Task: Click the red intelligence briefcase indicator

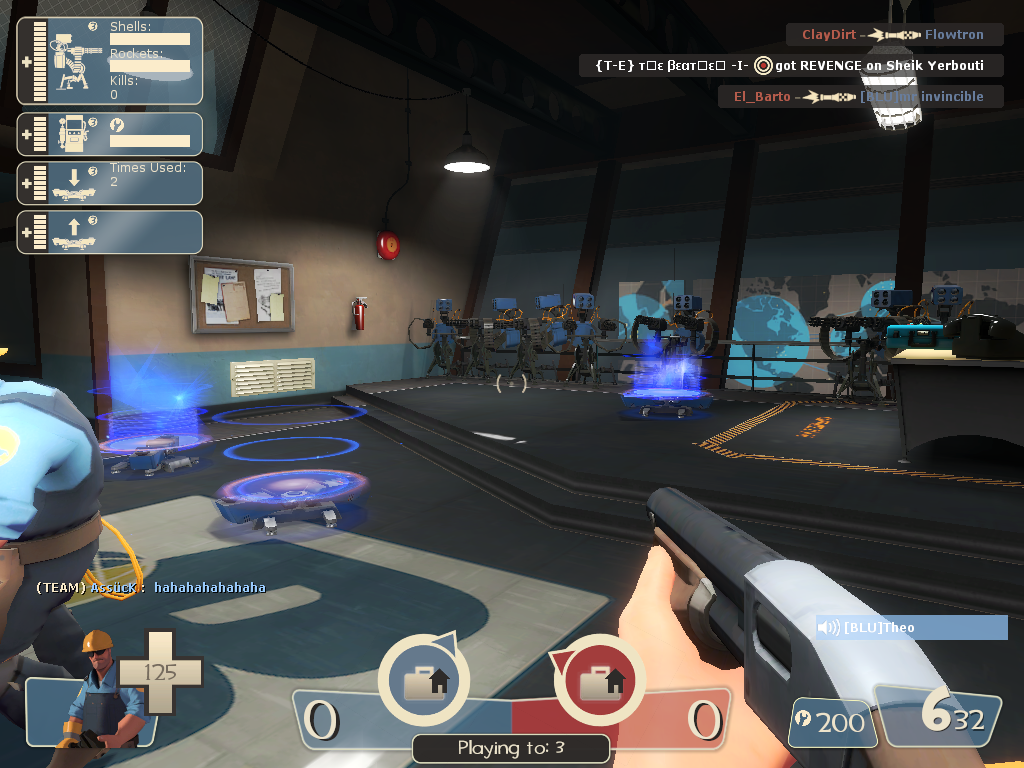Action: [x=599, y=680]
